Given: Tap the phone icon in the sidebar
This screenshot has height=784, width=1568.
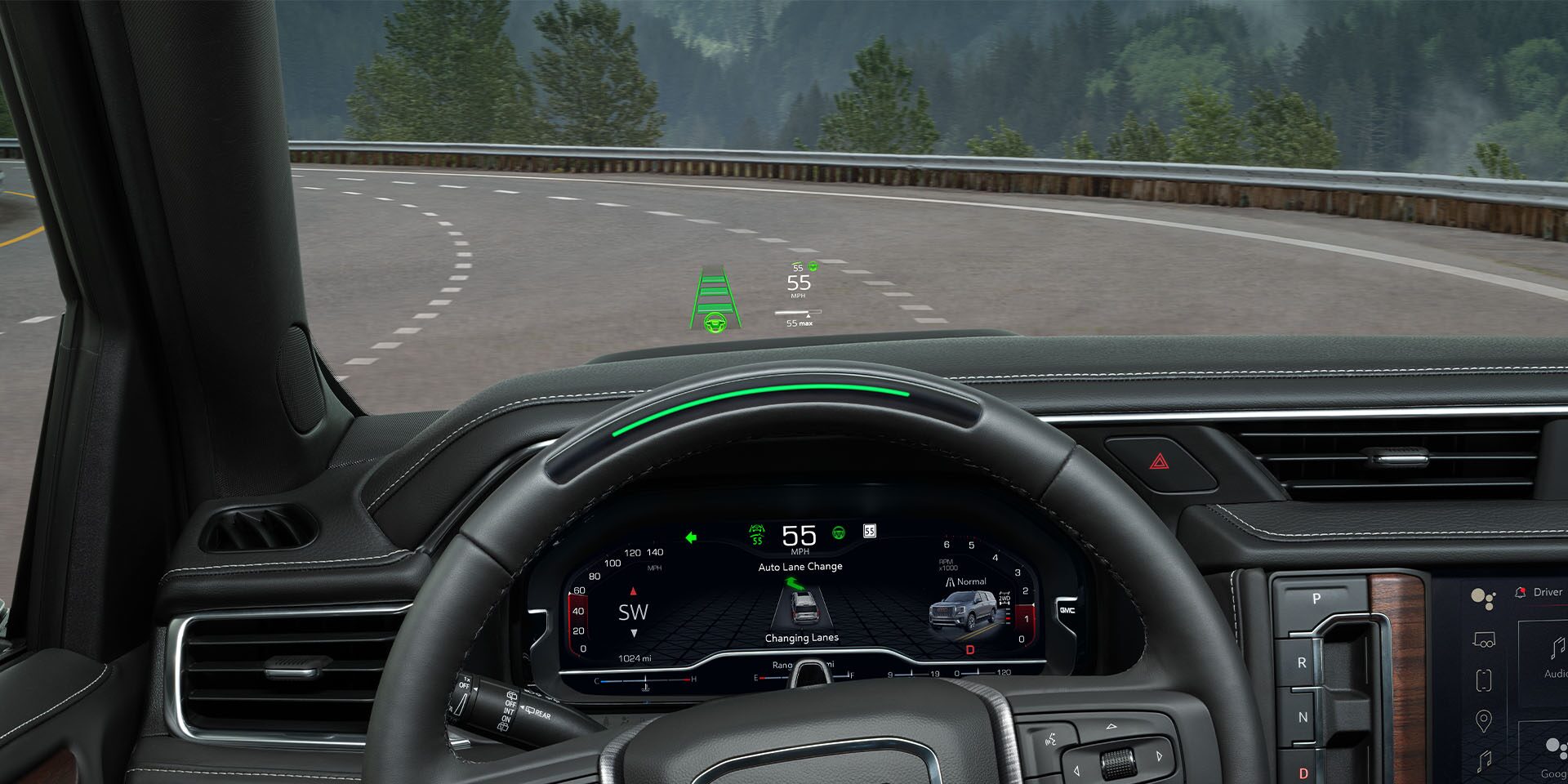Looking at the screenshot, I should click(x=1483, y=680).
